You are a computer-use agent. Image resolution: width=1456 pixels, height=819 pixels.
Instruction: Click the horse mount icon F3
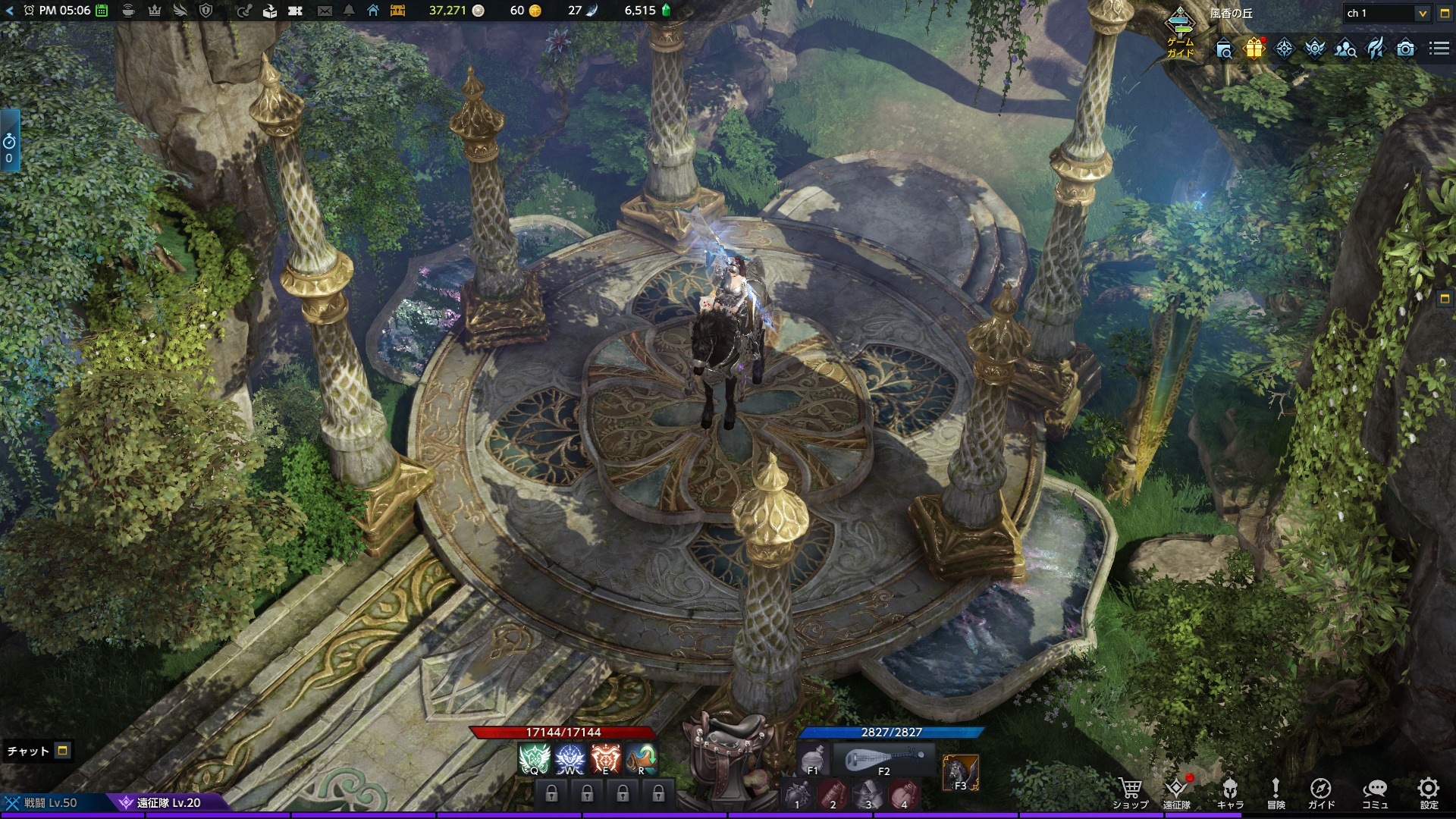pos(960,773)
